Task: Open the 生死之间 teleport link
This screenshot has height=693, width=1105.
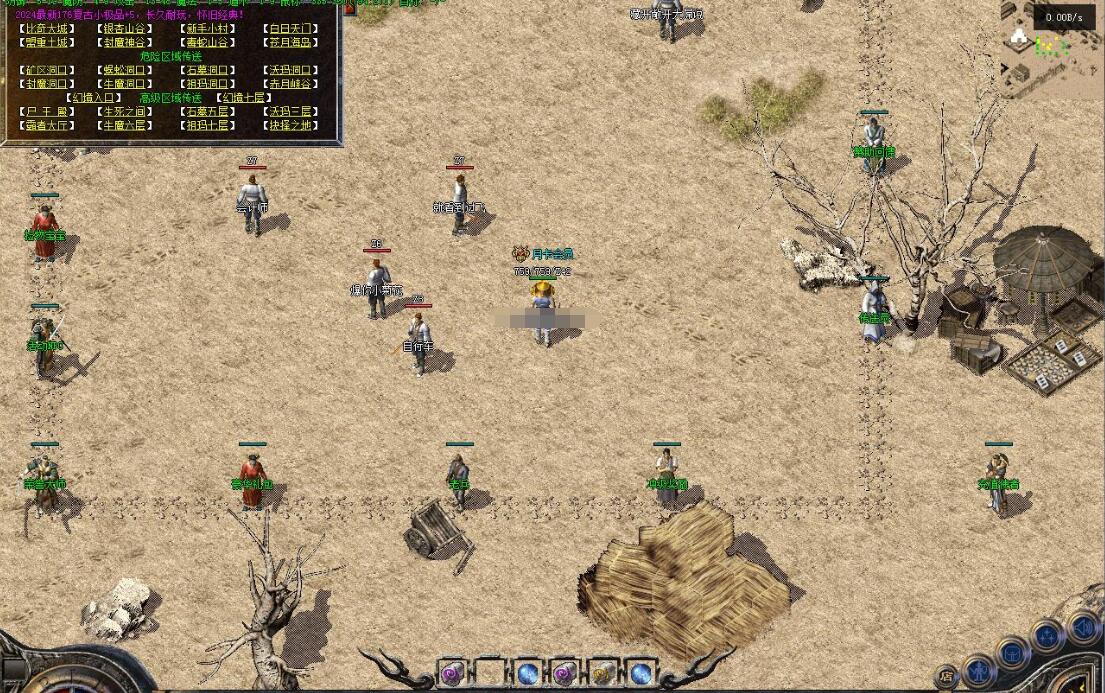Action: 127,112
